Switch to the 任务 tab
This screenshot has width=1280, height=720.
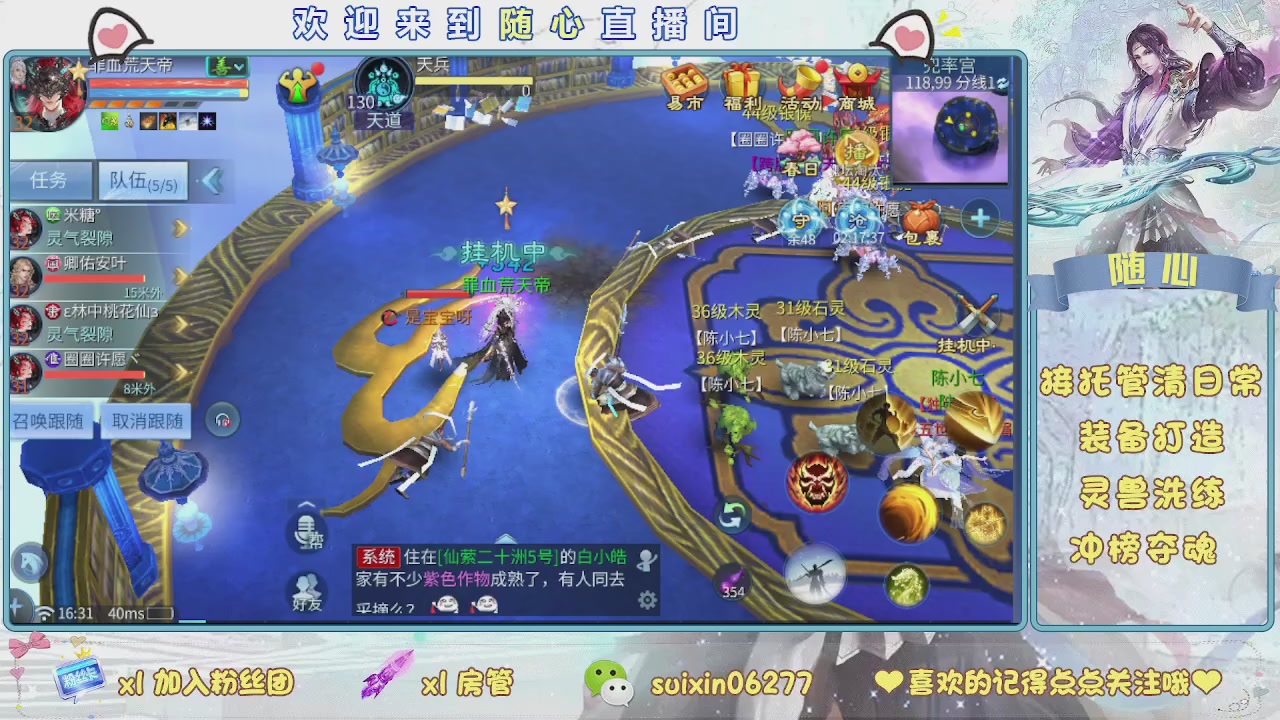pyautogui.click(x=52, y=180)
